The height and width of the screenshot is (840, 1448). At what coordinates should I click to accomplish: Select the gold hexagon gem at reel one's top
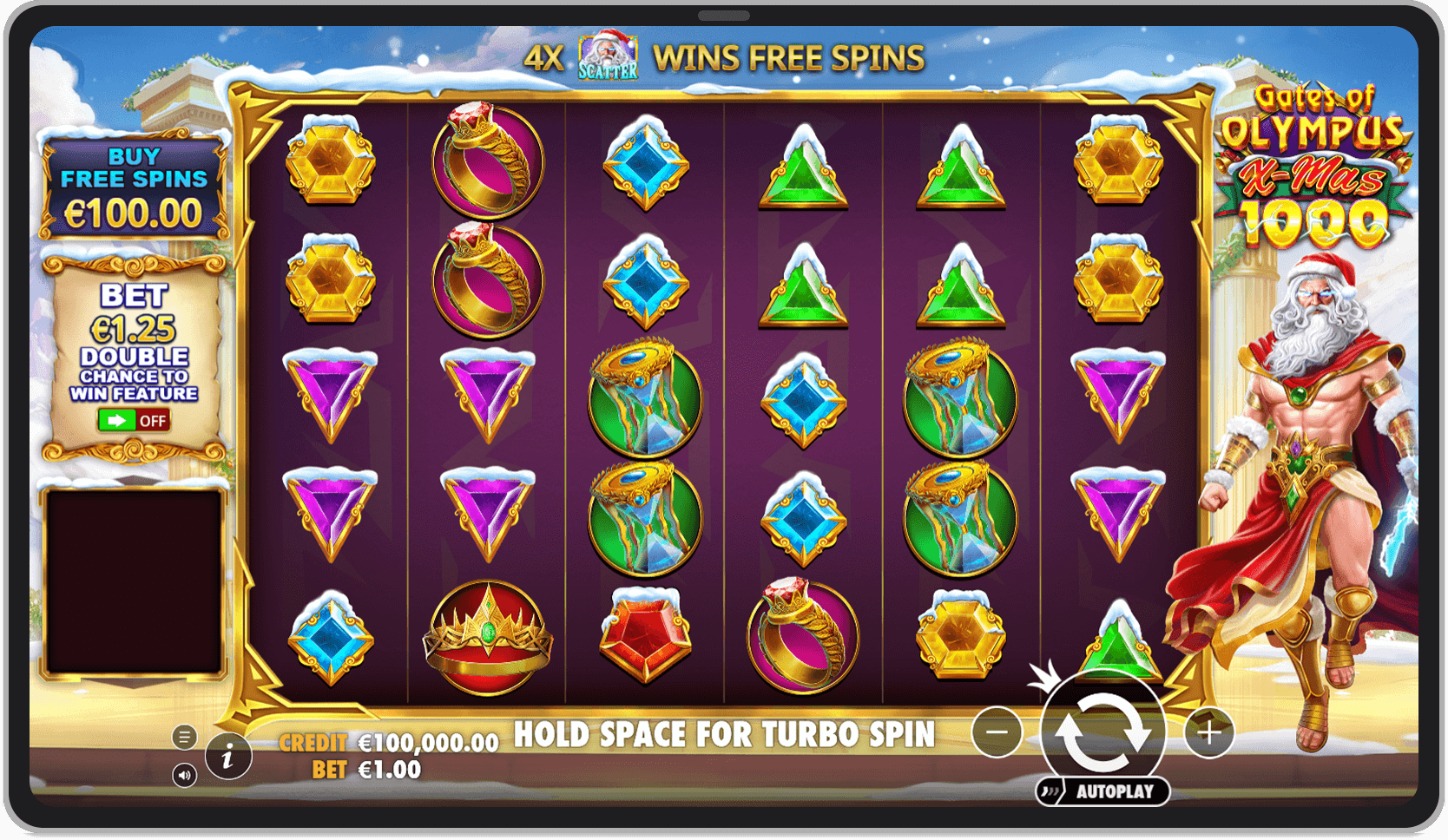330,161
